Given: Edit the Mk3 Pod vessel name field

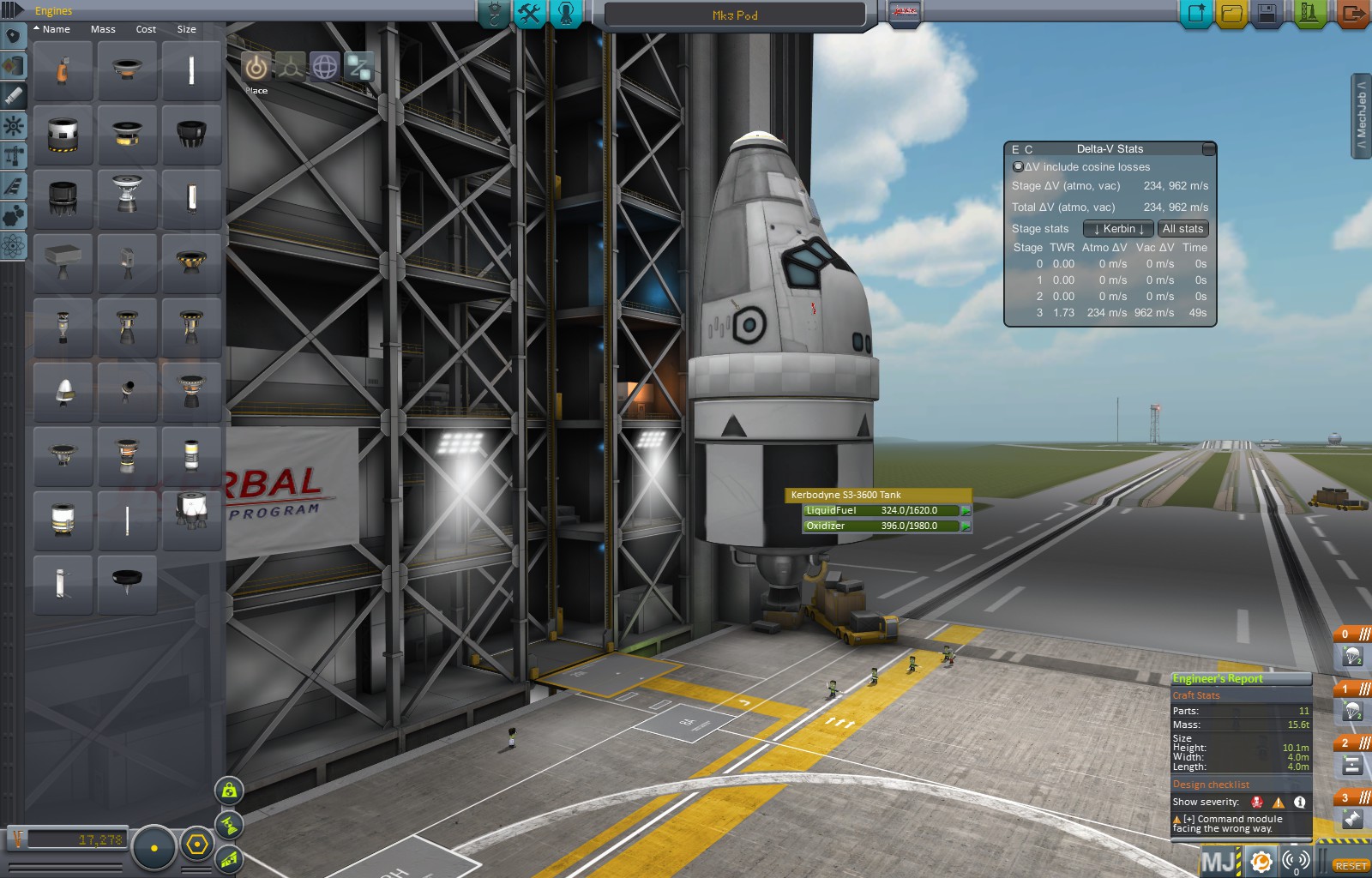Looking at the screenshot, I should coord(735,15).
